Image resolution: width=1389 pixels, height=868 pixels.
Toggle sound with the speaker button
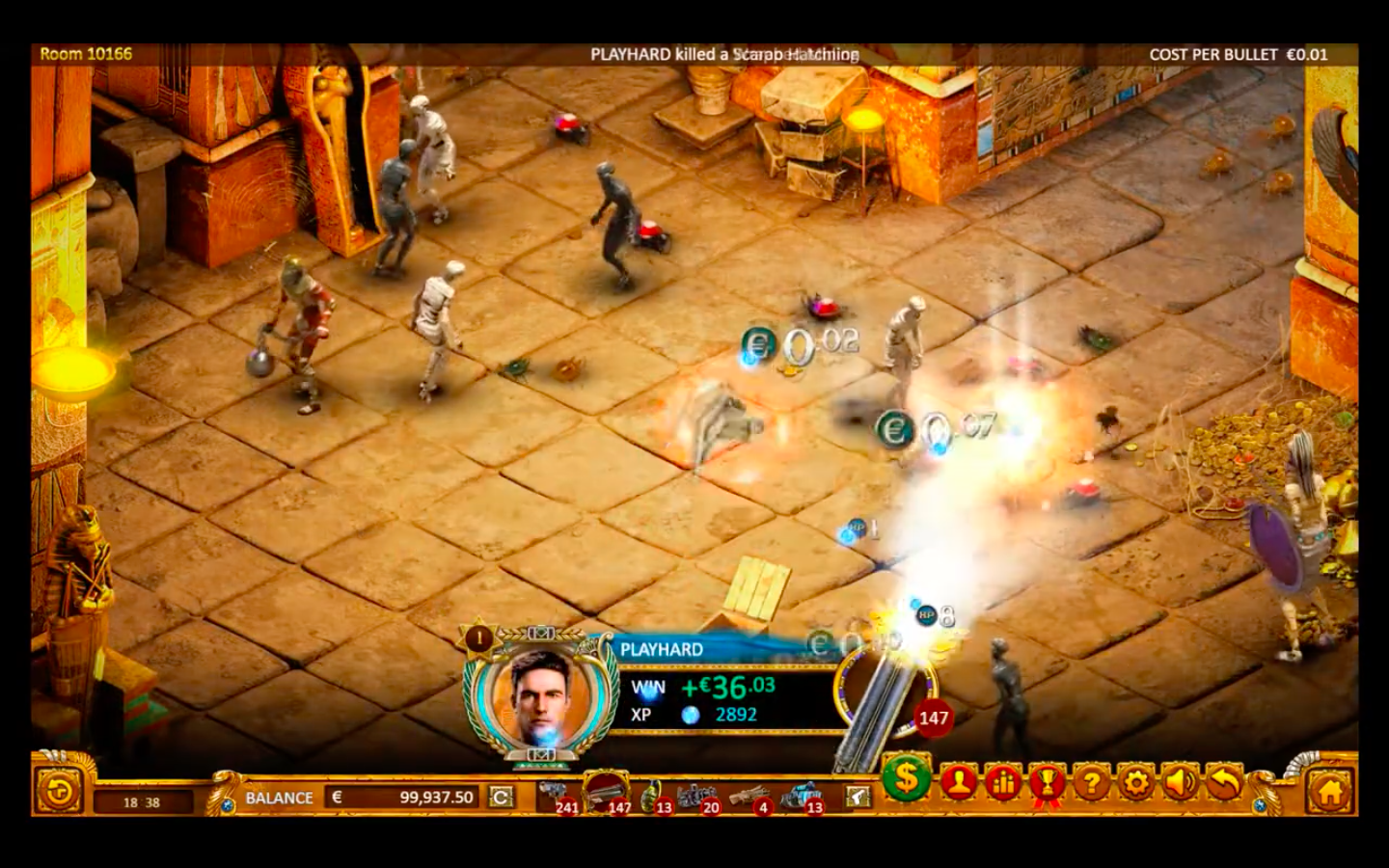click(1180, 783)
